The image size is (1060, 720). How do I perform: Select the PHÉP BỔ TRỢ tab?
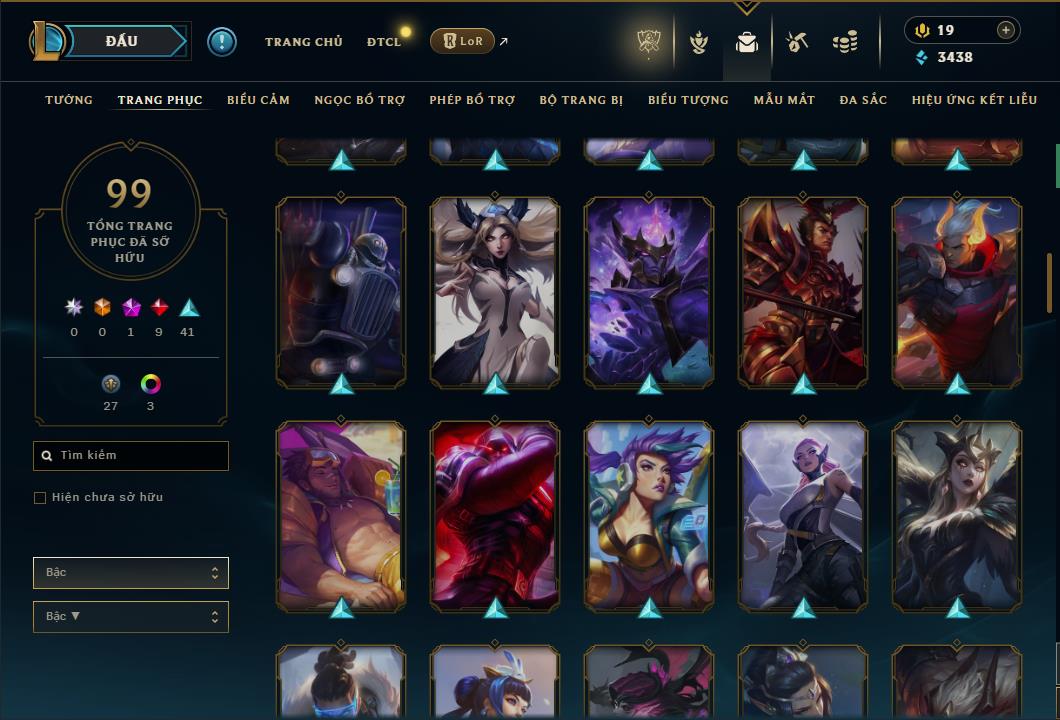472,100
